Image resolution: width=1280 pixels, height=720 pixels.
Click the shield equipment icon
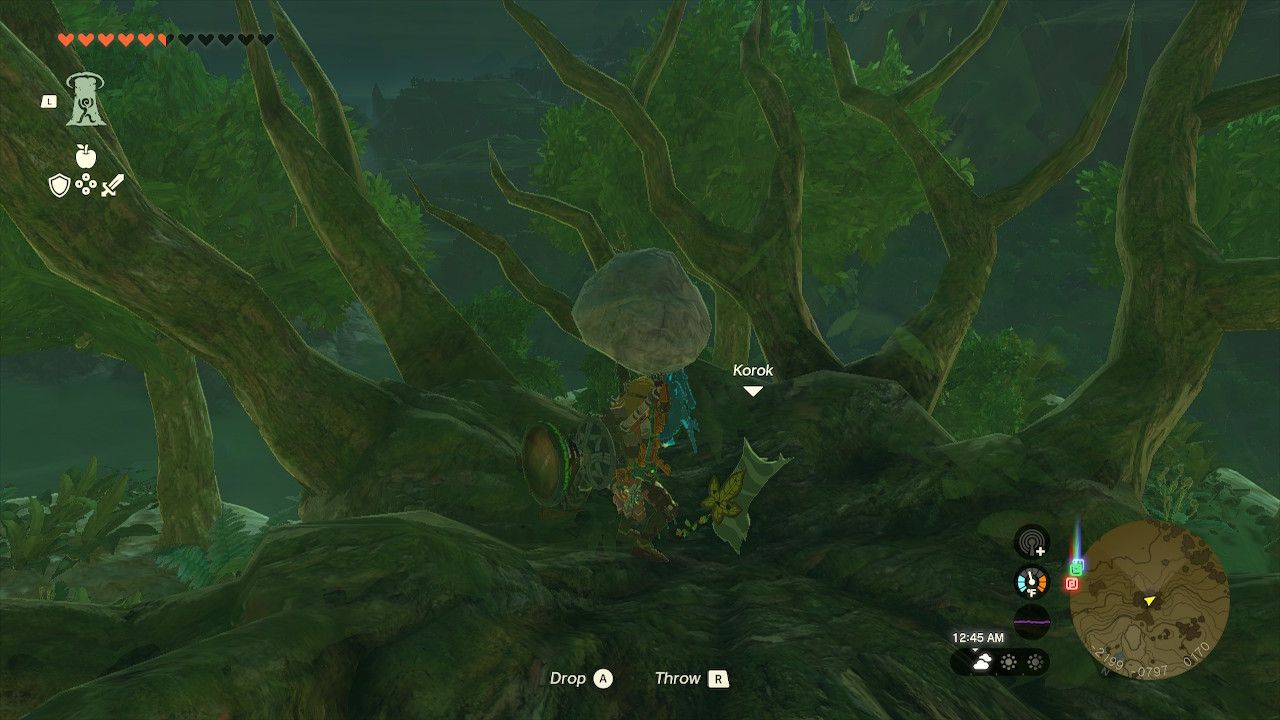coord(60,185)
